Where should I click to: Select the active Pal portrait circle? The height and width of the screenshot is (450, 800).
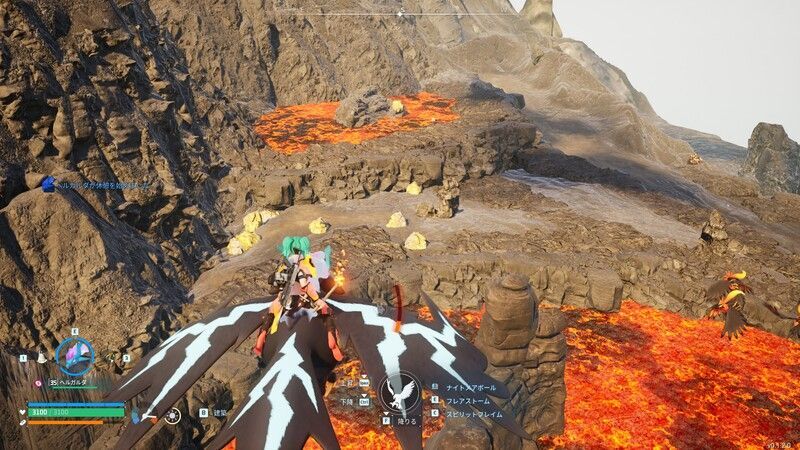tap(73, 357)
